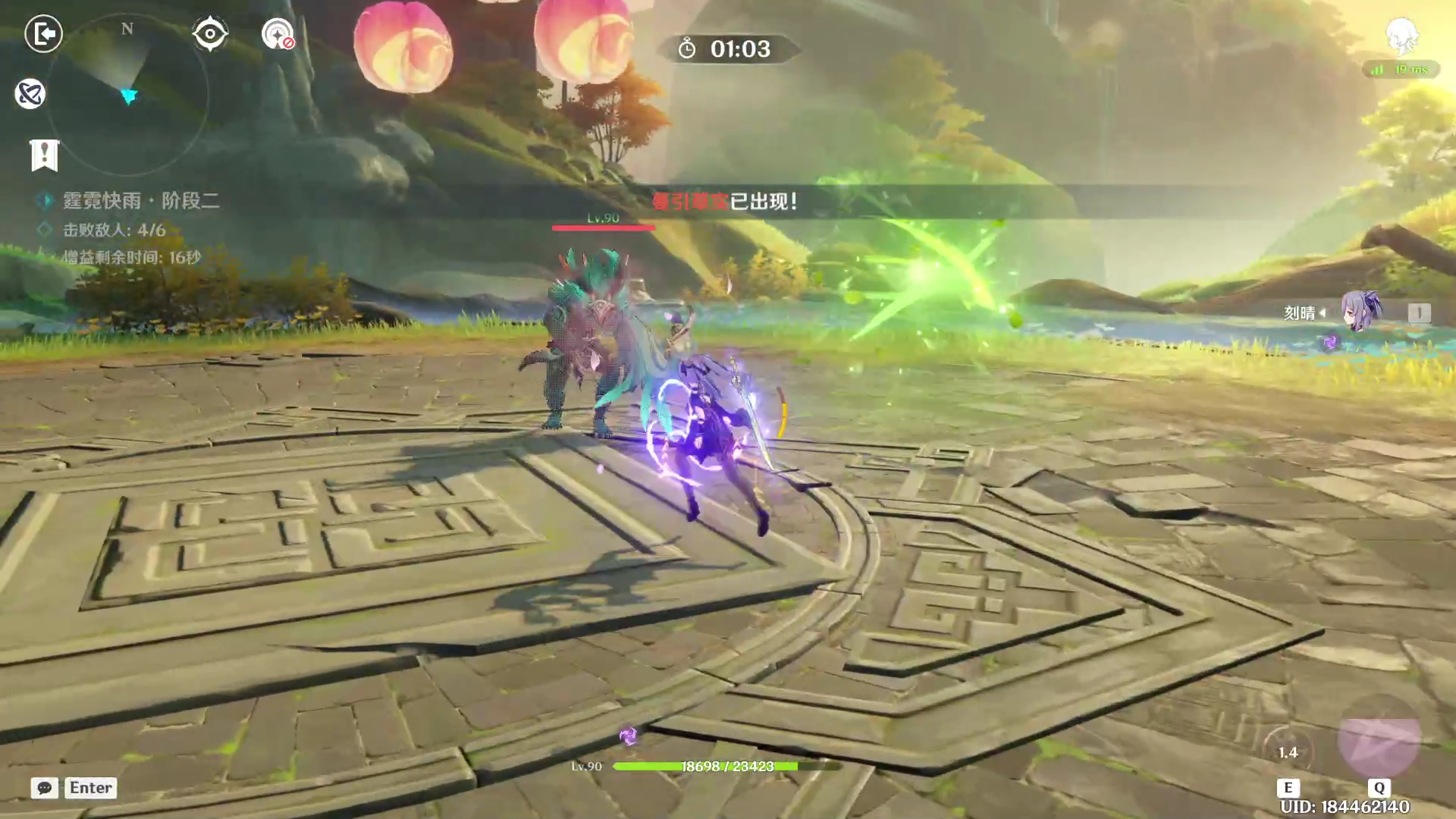Open the chat speech bubble
Screen dimensions: 1456x819
click(x=45, y=788)
